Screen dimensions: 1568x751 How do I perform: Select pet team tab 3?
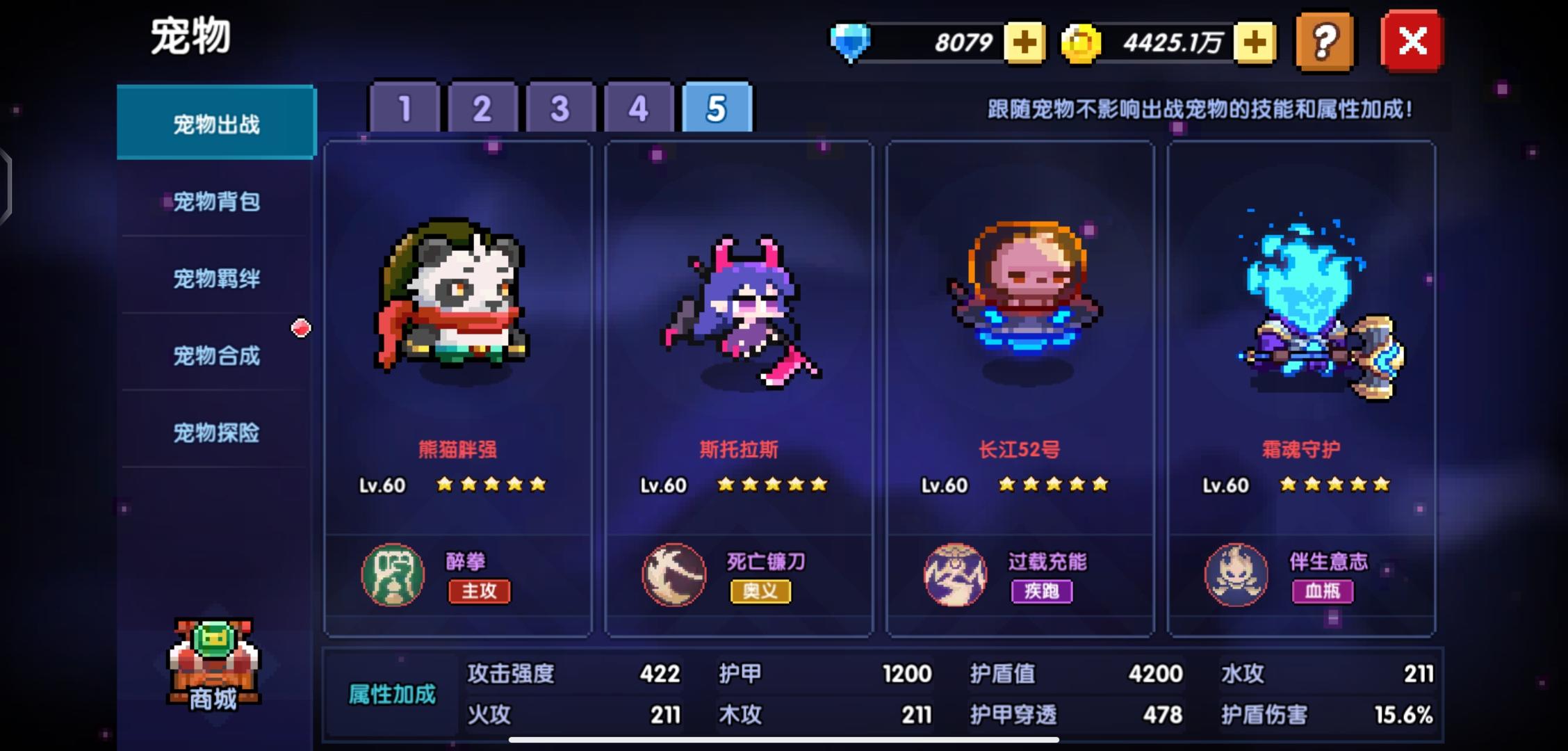tap(560, 108)
